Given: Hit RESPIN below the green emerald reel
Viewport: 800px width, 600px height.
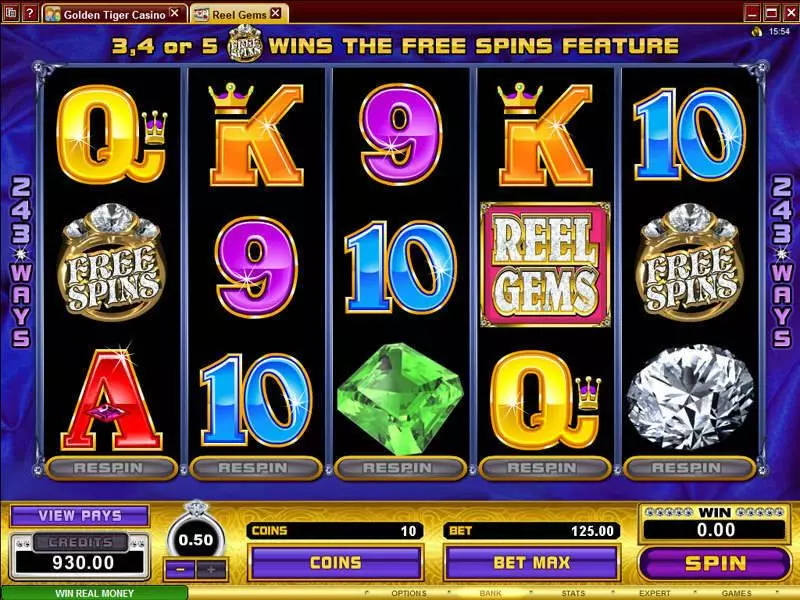Looking at the screenshot, I should click(400, 467).
